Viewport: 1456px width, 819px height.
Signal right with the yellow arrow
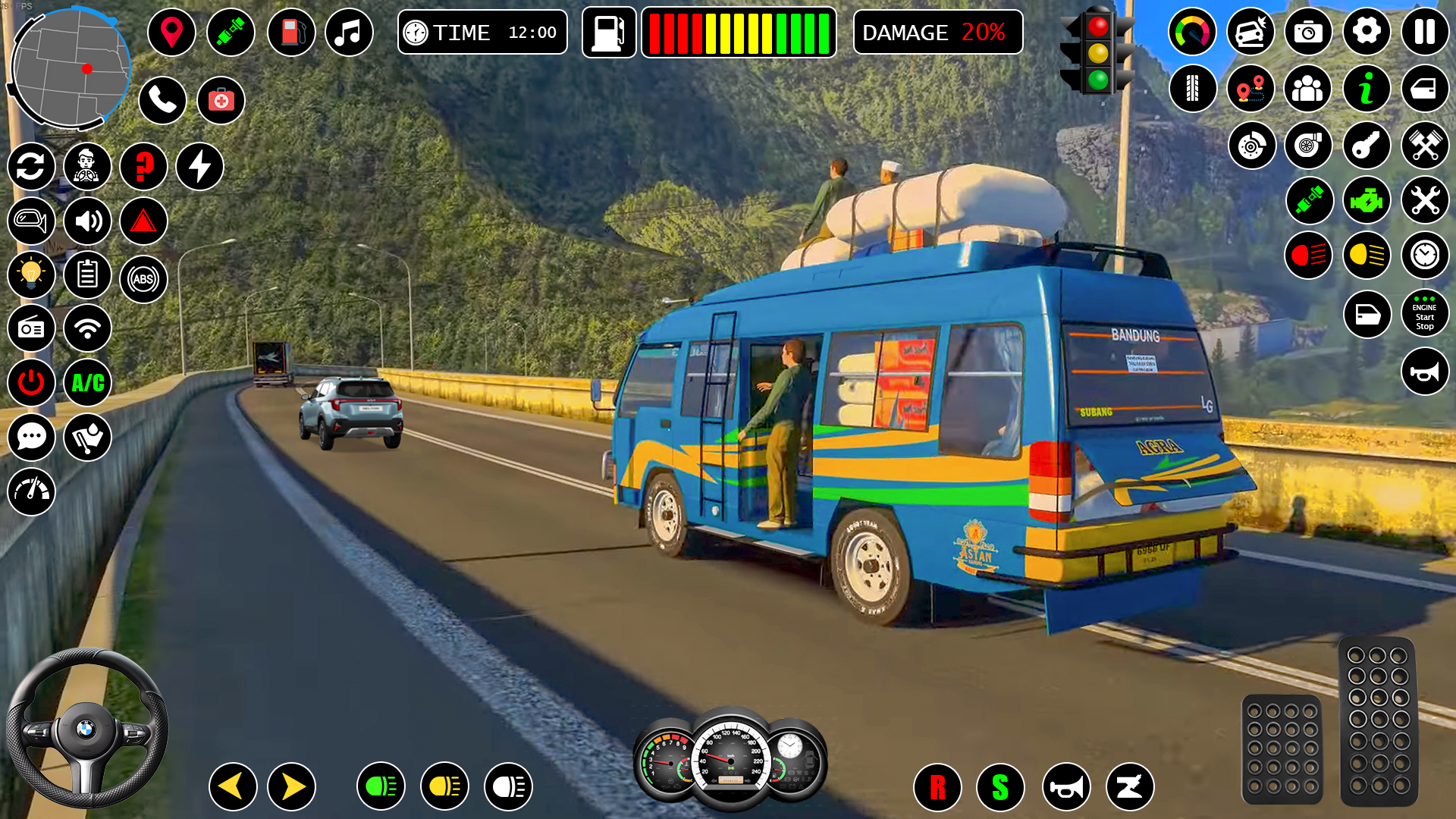click(x=292, y=786)
